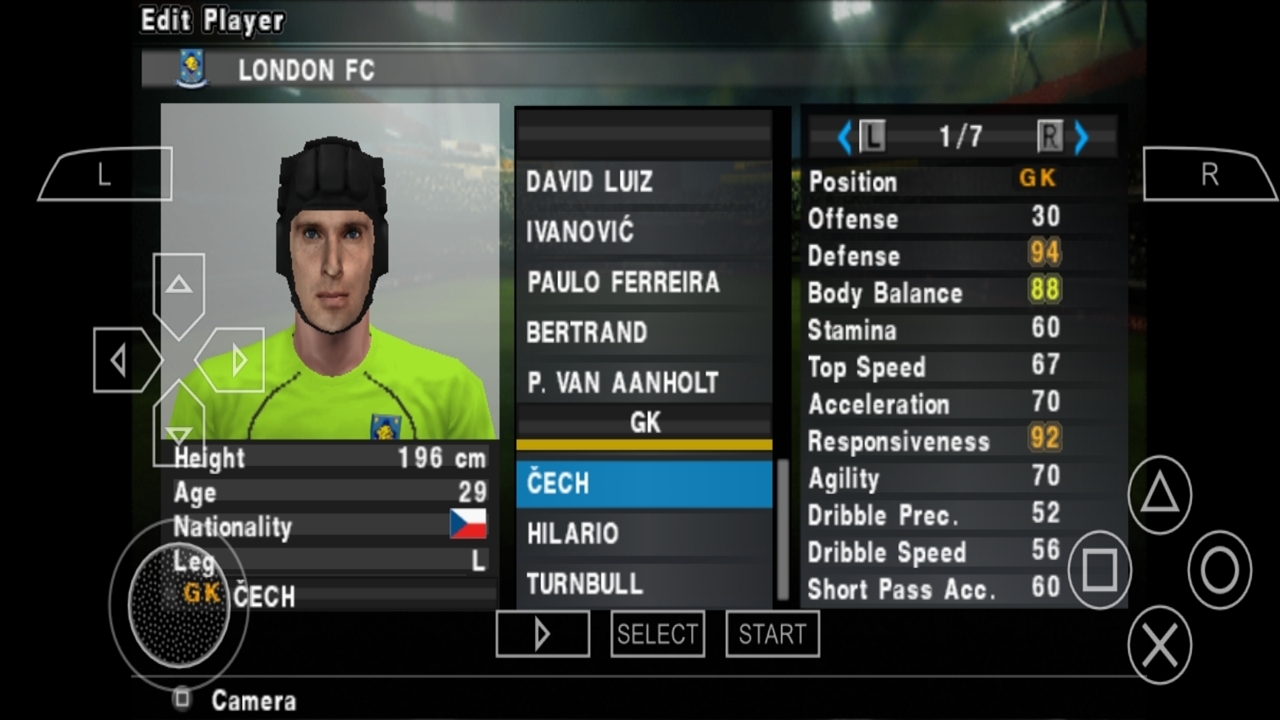The width and height of the screenshot is (1280, 720).
Task: Select goalkeeper Hilario
Action: pos(643,534)
